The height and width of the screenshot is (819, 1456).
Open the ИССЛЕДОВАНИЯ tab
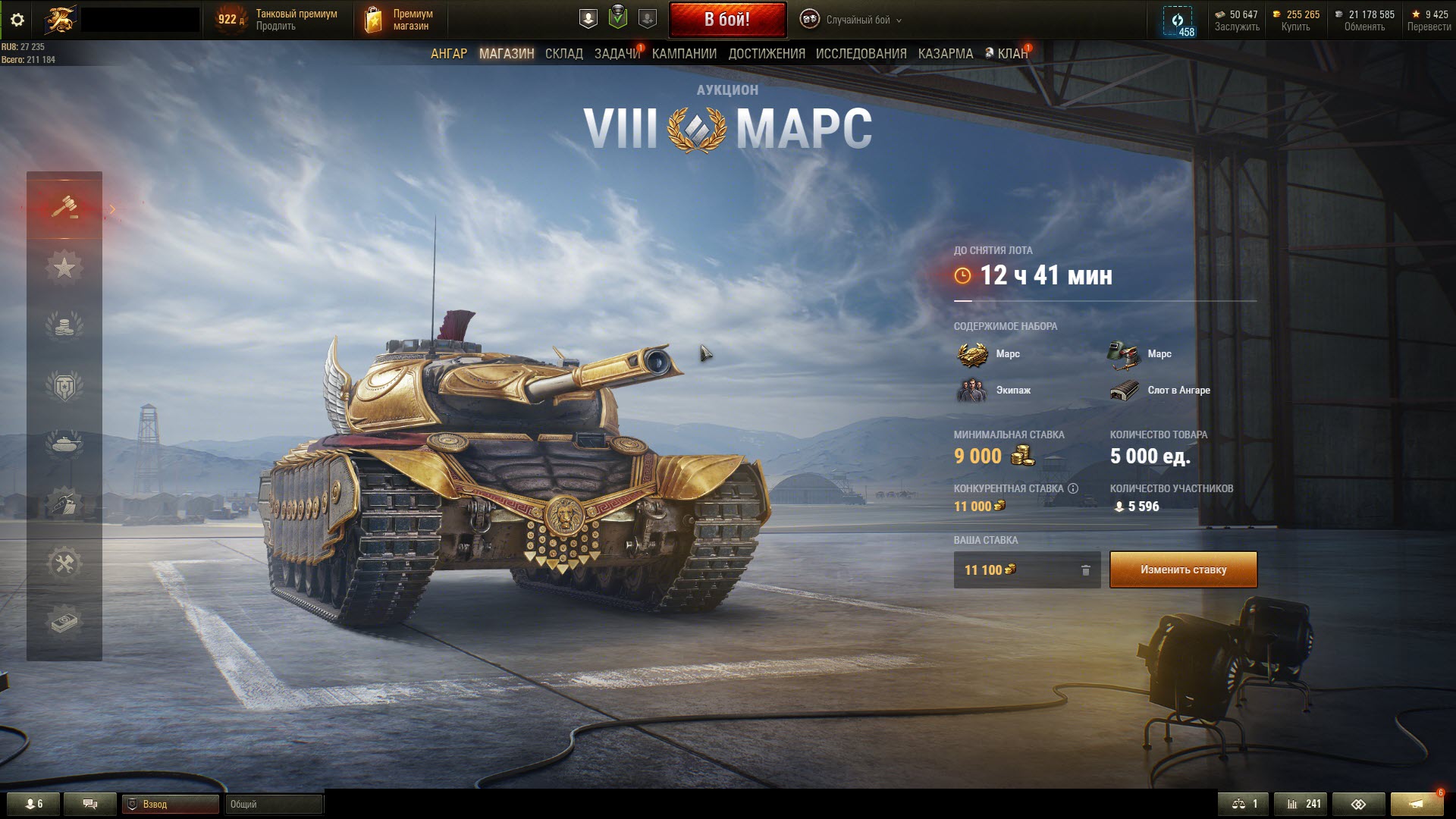[x=861, y=54]
